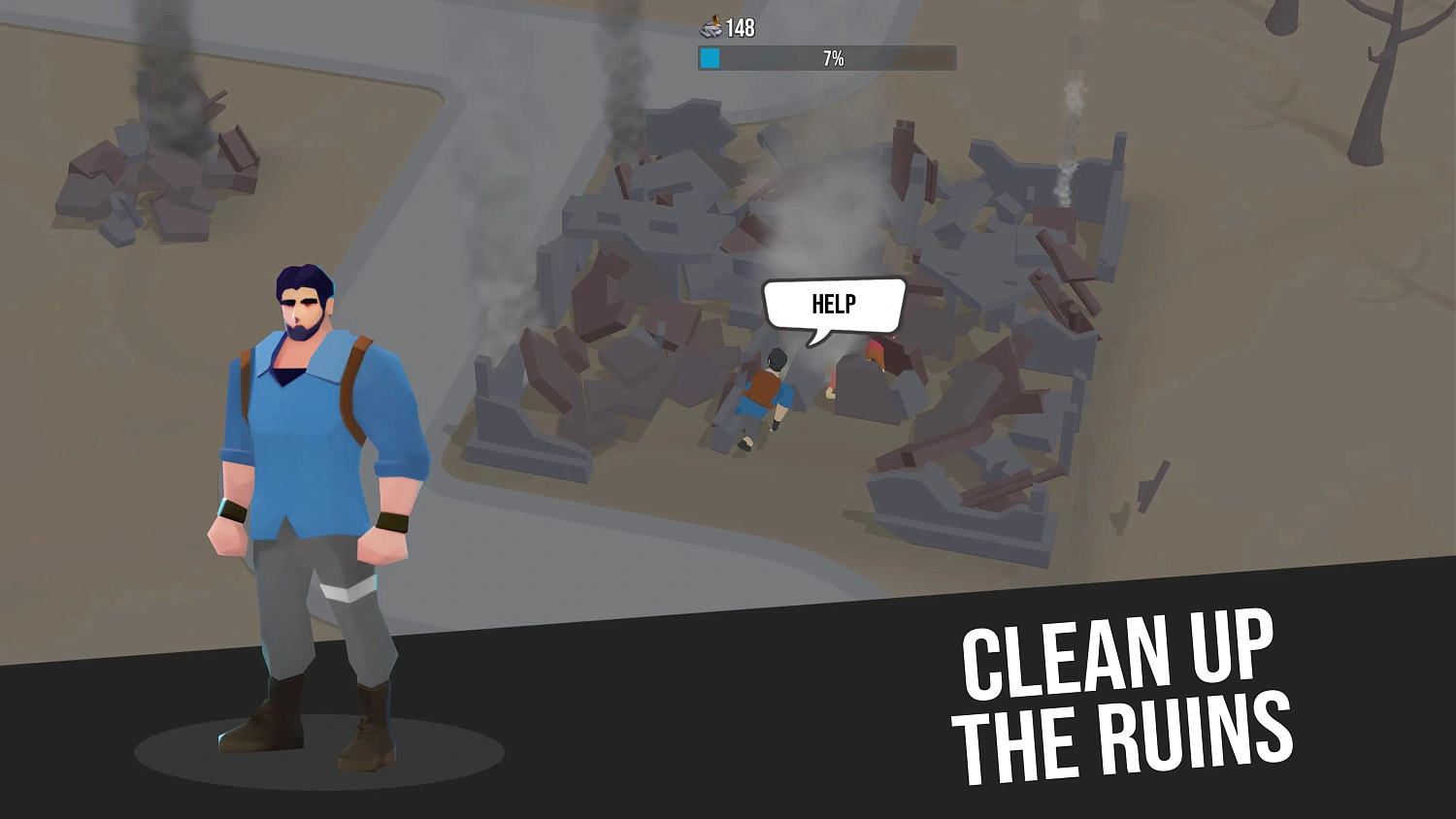Click the 148 resource counter
Viewport: 1456px width, 819px height.
pyautogui.click(x=740, y=27)
